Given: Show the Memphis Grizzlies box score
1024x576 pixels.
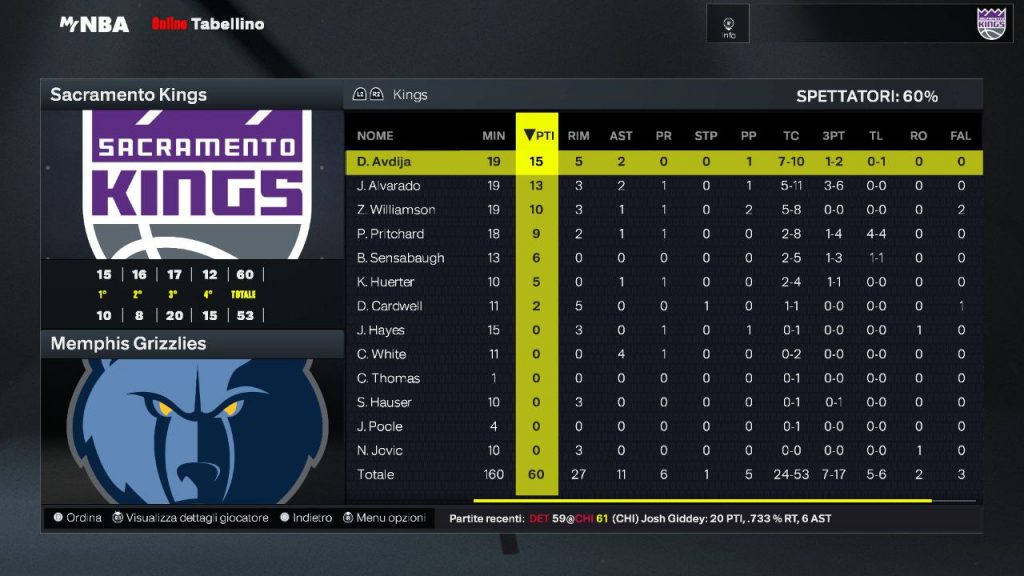Looking at the screenshot, I should click(129, 344).
